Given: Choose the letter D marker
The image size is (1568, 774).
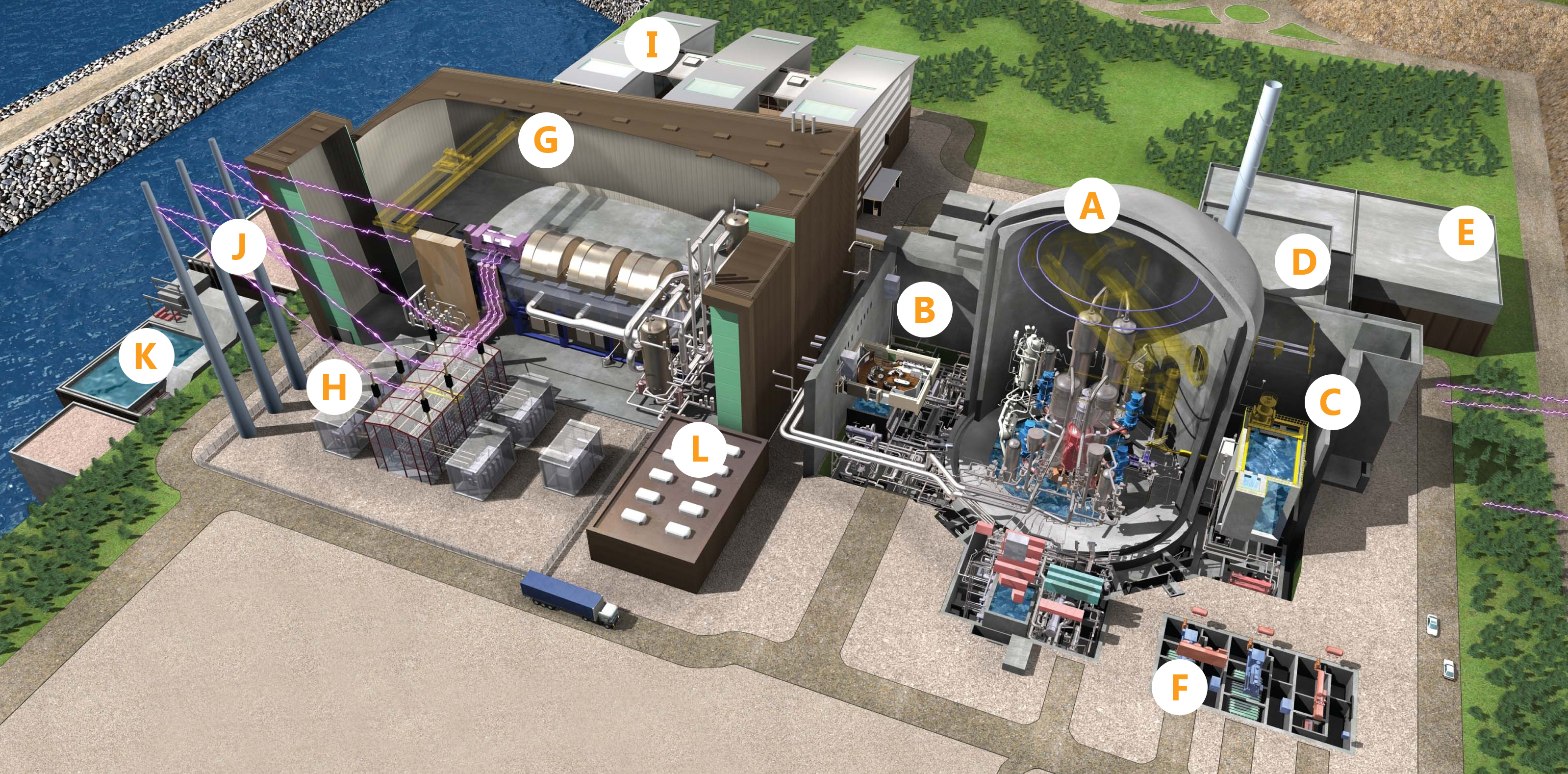Looking at the screenshot, I should pos(1303,262).
